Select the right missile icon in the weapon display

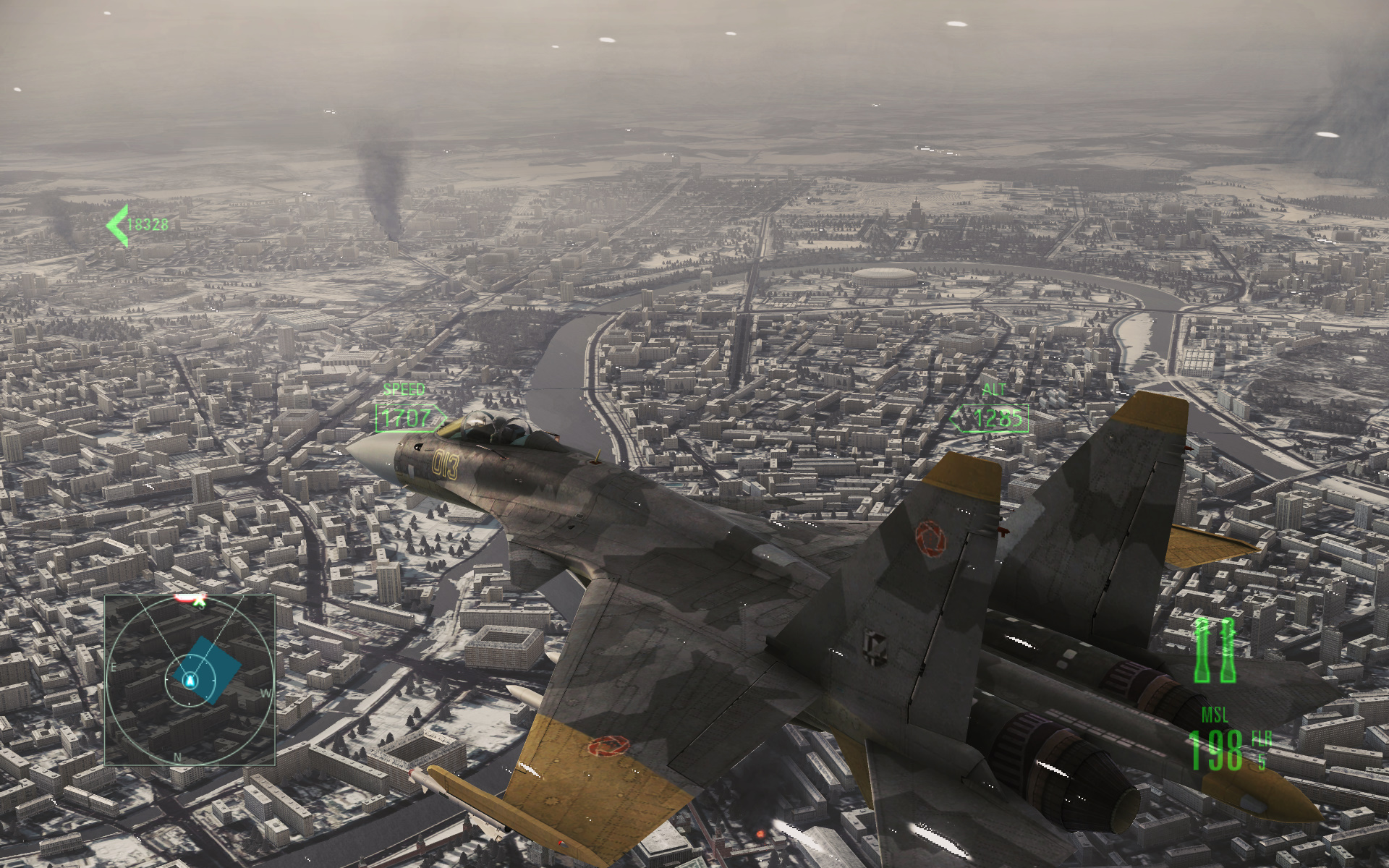1227,651
